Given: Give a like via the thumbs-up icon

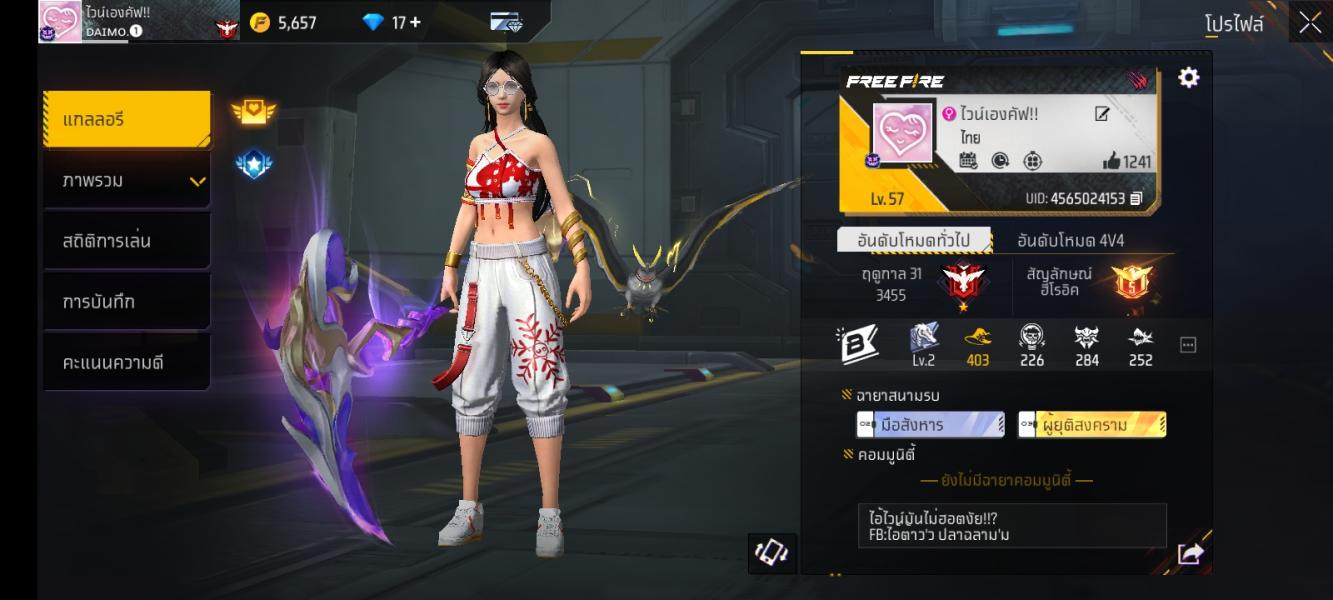Looking at the screenshot, I should (1111, 161).
